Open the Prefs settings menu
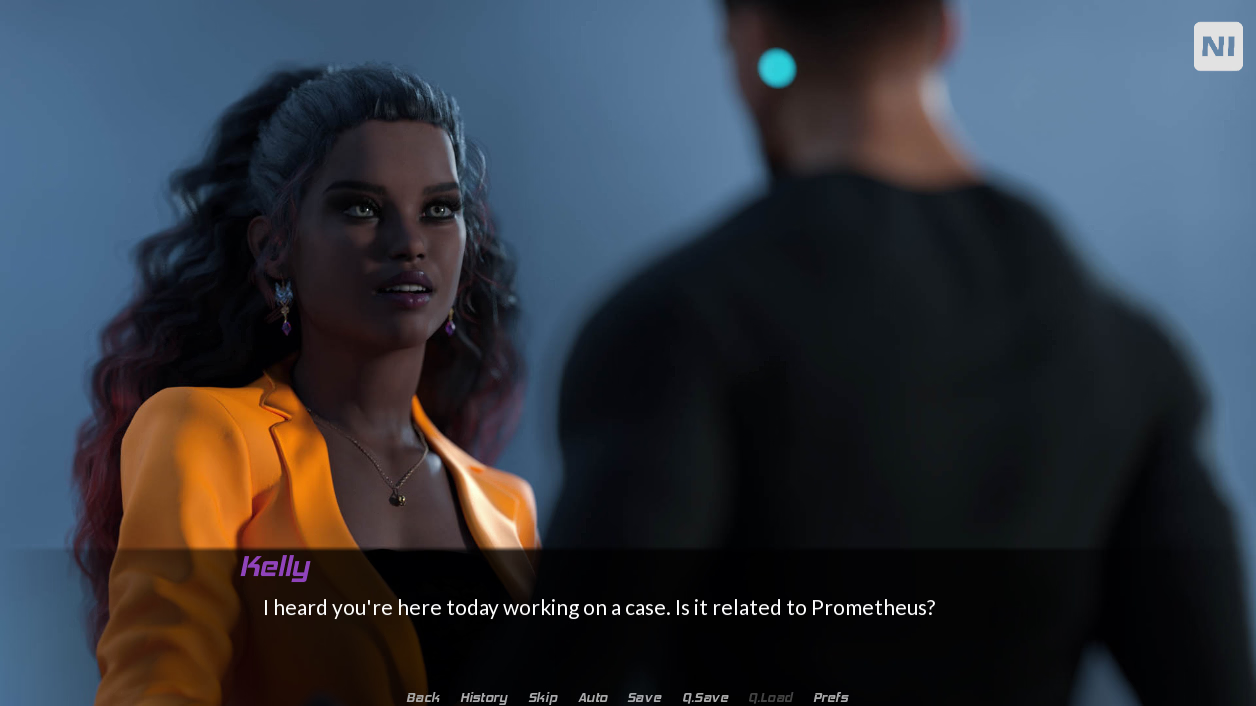The height and width of the screenshot is (706, 1256). coord(830,697)
